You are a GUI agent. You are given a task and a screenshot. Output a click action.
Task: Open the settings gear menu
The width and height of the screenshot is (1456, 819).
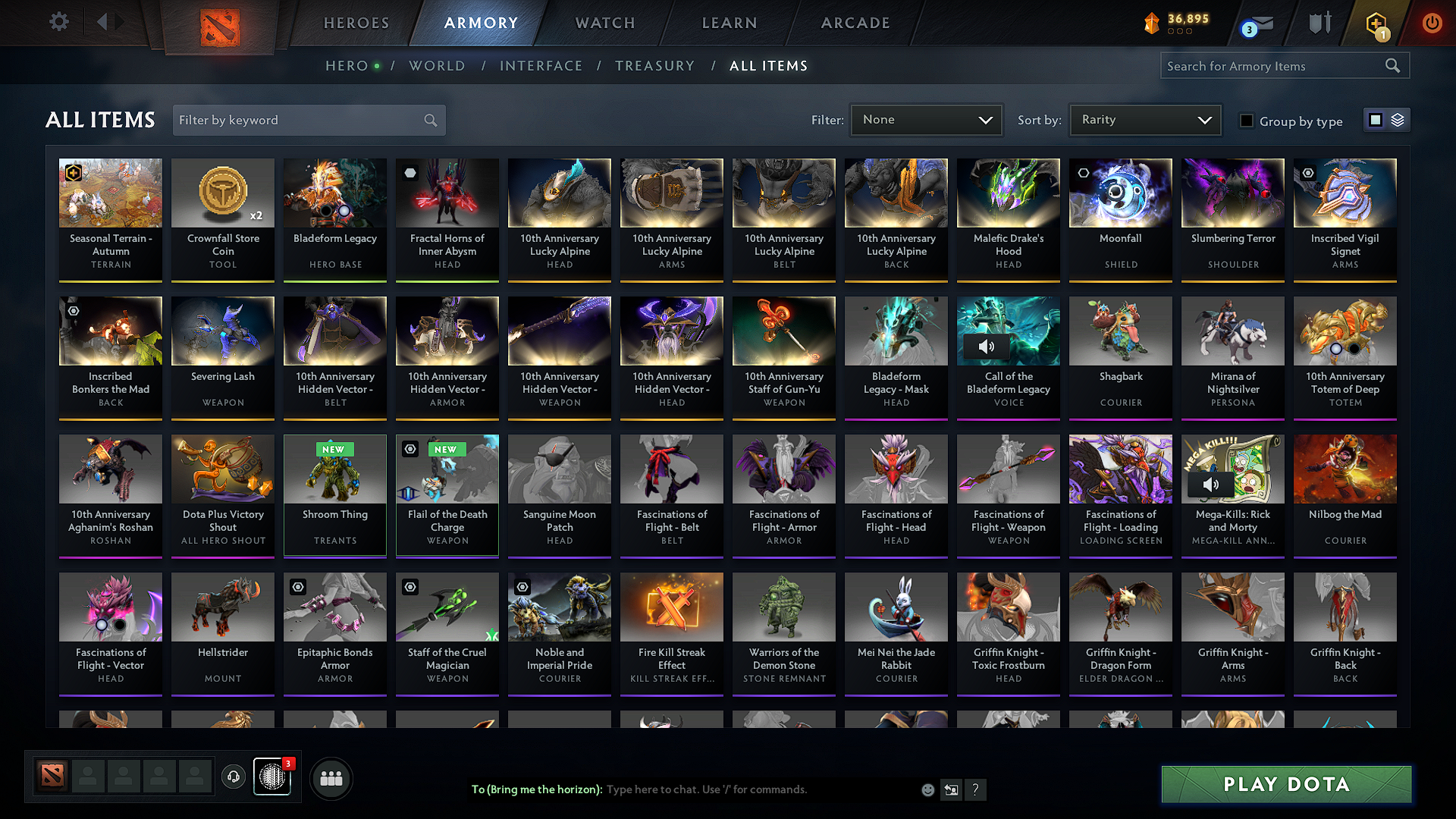click(x=58, y=22)
